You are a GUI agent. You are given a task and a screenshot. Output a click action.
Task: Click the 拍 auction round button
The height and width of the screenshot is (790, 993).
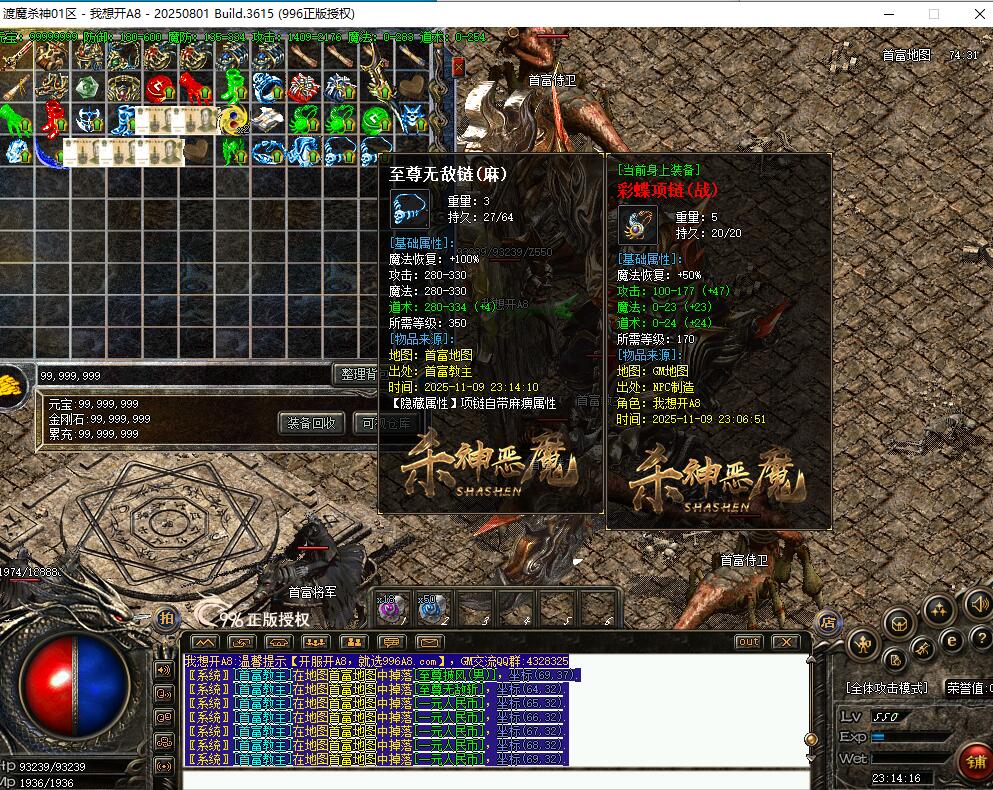point(166,617)
